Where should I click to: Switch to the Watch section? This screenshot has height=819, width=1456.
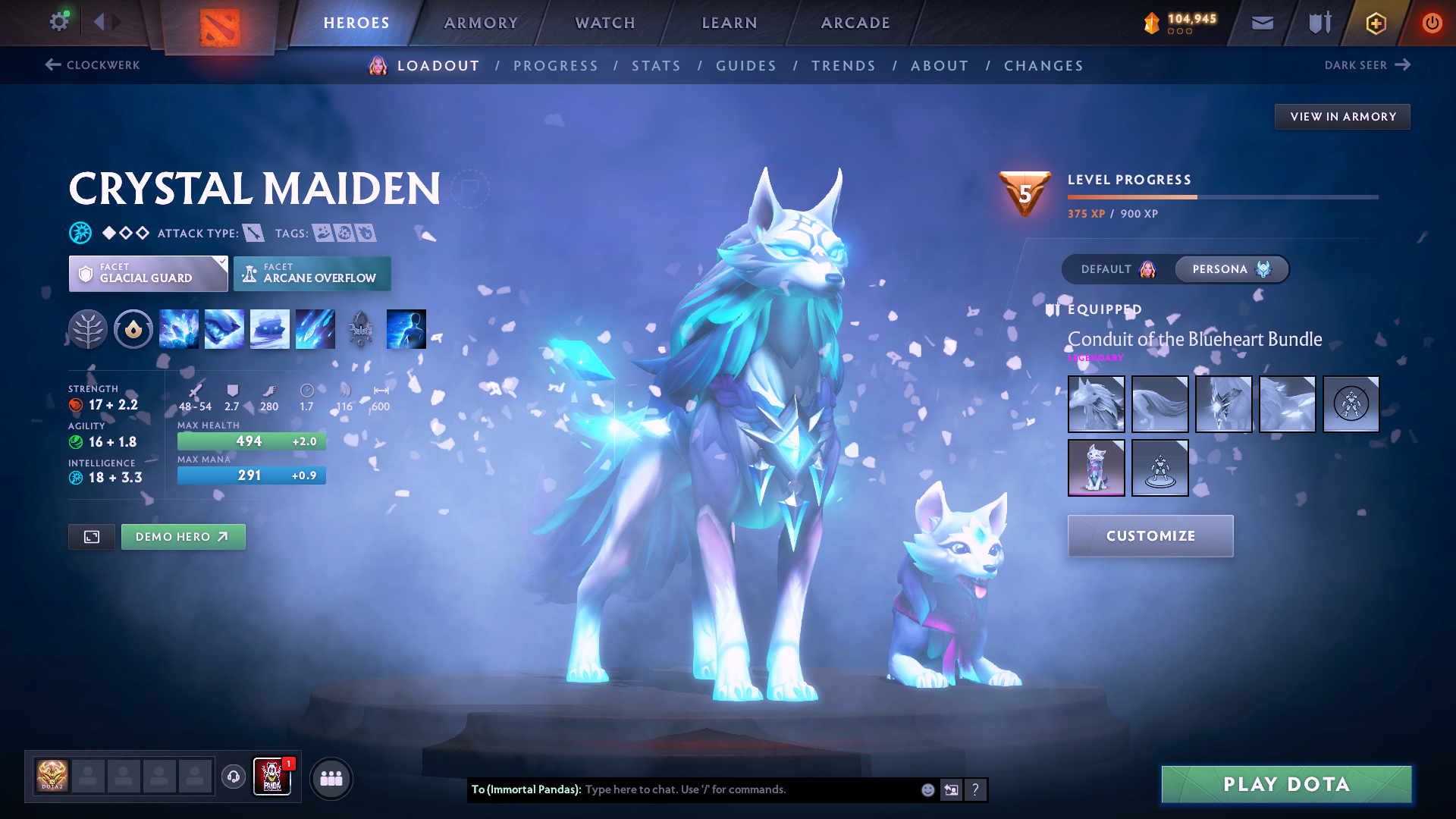point(605,23)
